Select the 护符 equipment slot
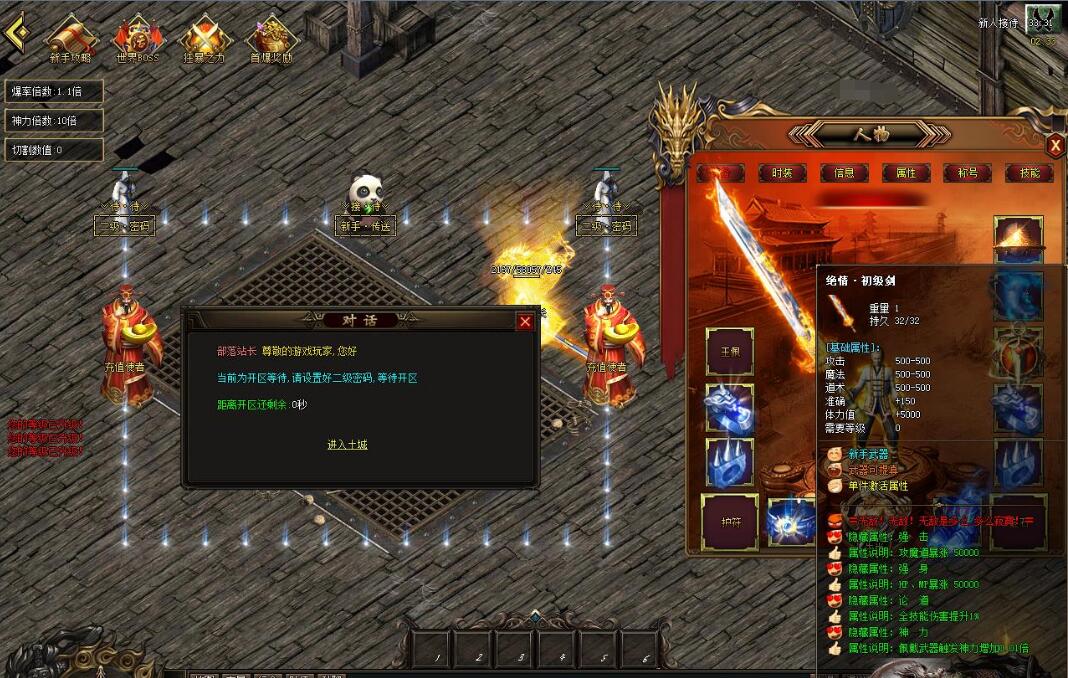The width and height of the screenshot is (1068, 678). (x=729, y=521)
